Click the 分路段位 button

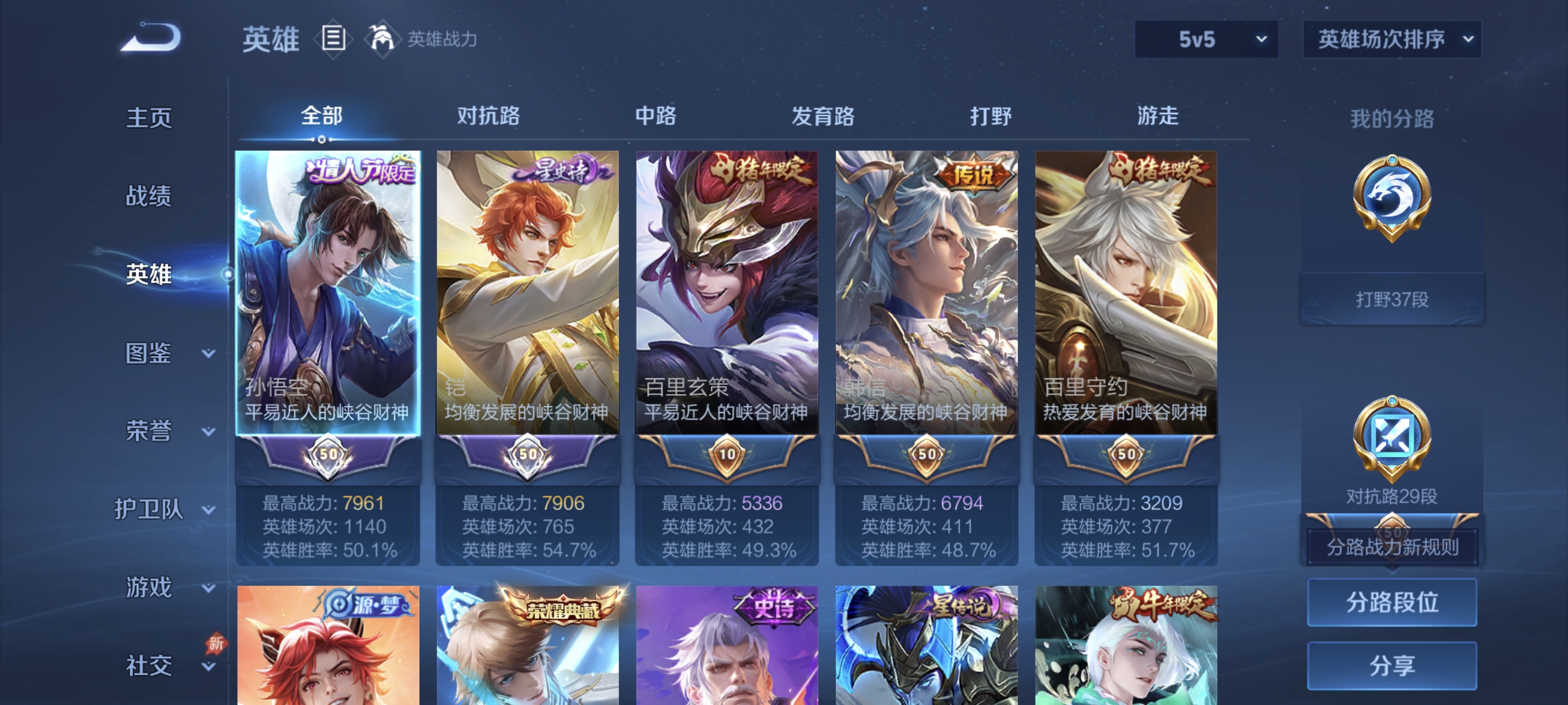tap(1392, 603)
